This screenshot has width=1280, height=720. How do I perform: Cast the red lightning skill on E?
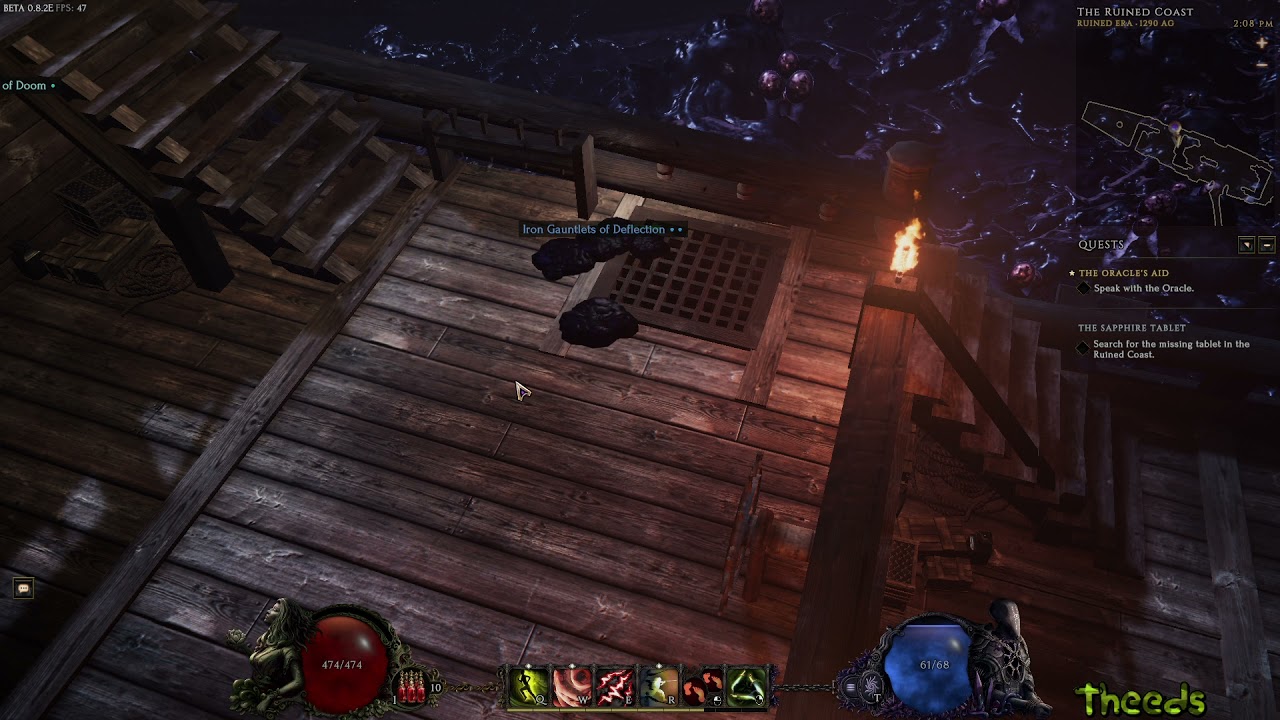point(616,687)
